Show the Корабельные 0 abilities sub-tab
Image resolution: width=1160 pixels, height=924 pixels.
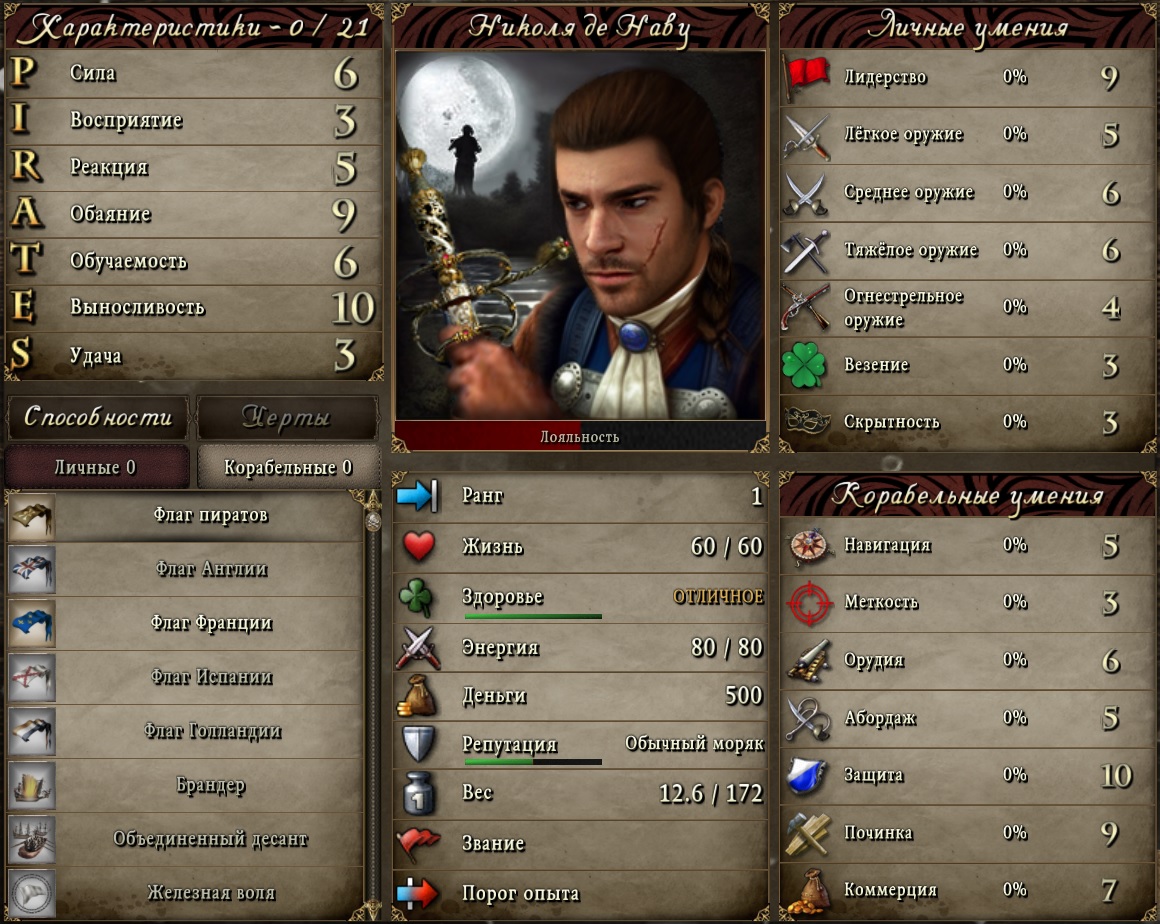click(x=288, y=467)
